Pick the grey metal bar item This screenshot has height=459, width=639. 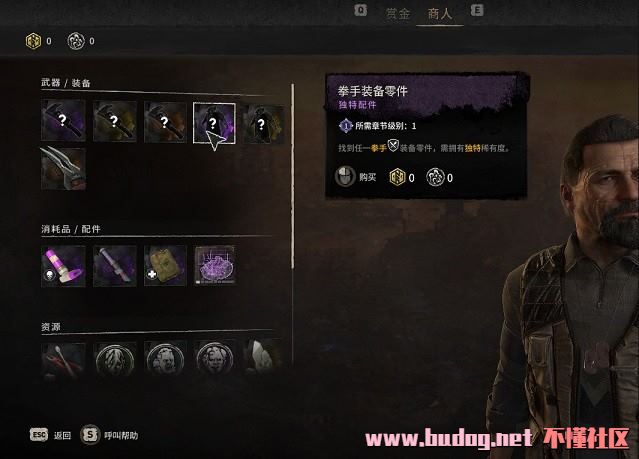[113, 265]
